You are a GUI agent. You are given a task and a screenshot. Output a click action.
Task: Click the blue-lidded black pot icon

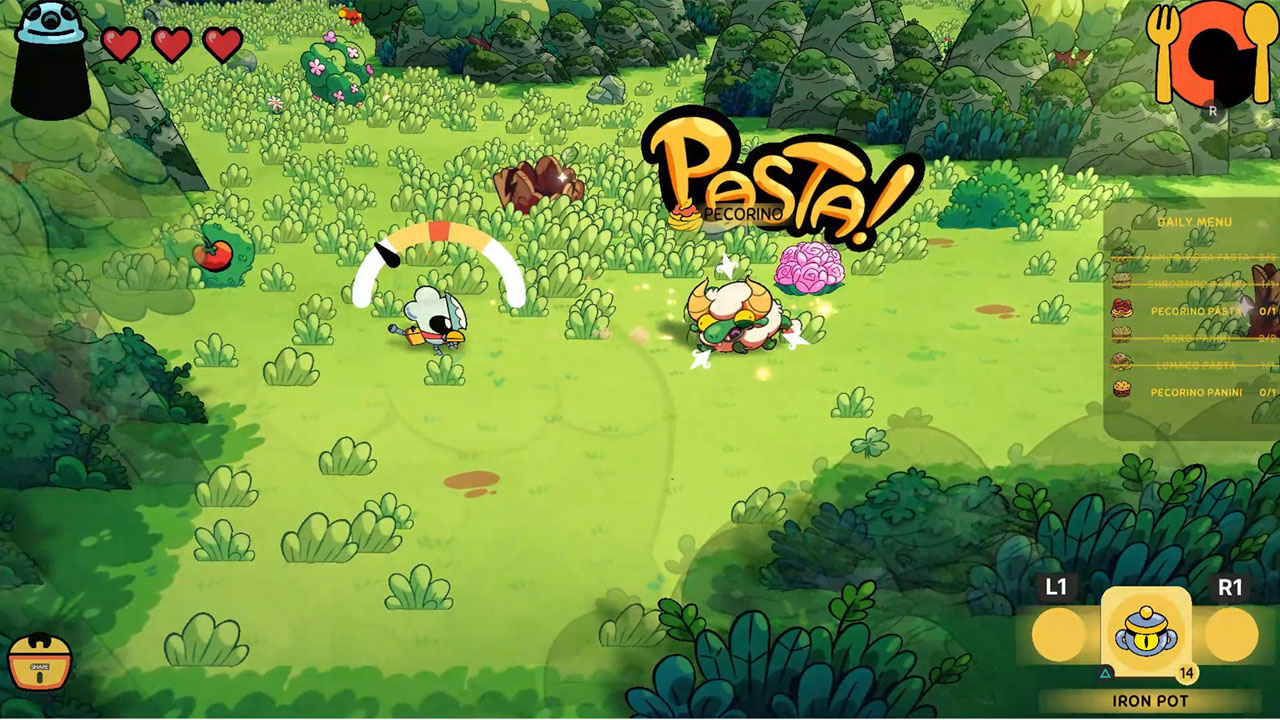(51, 60)
